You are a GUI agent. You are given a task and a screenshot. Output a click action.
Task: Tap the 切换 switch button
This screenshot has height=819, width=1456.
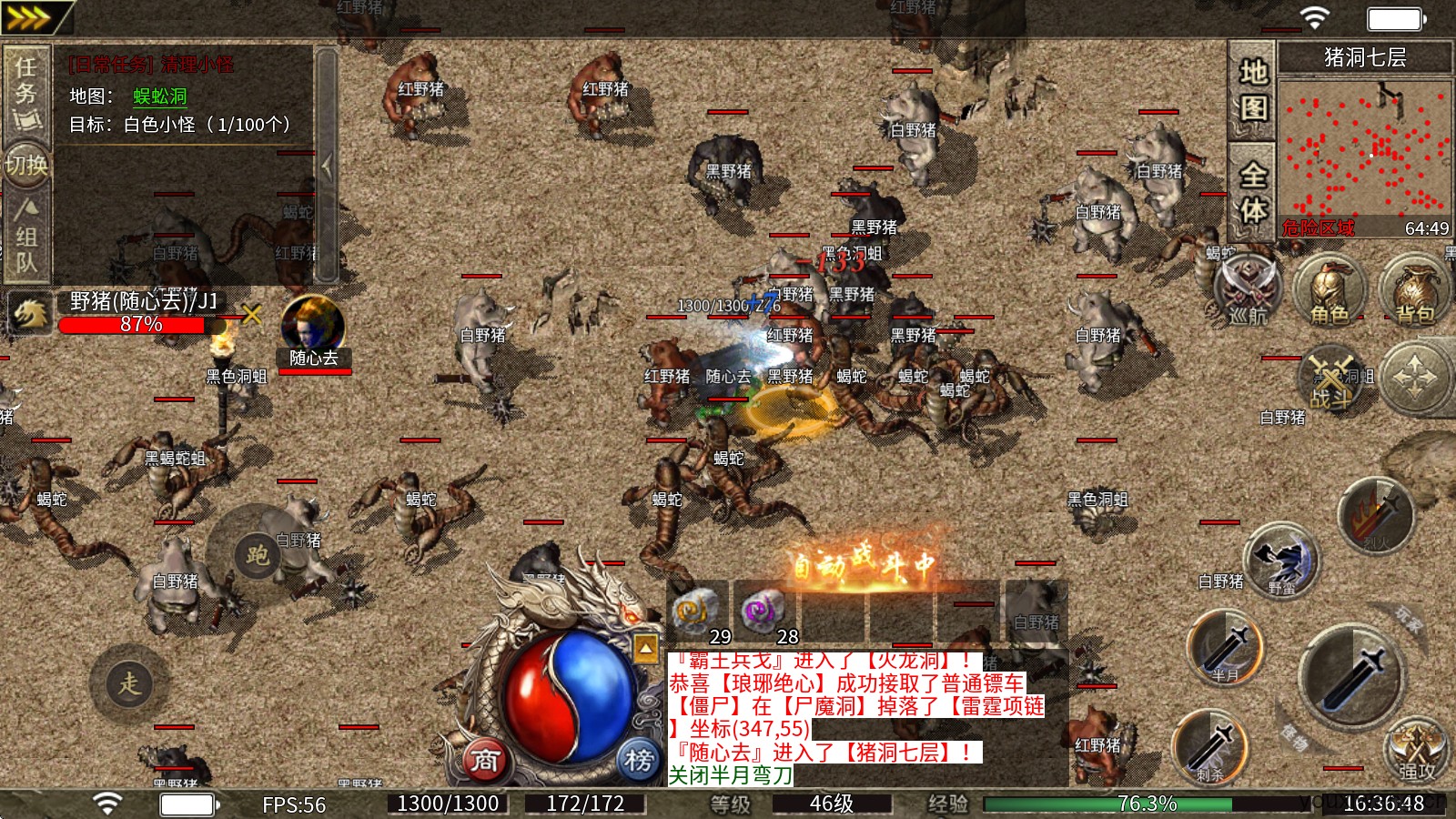tap(25, 166)
